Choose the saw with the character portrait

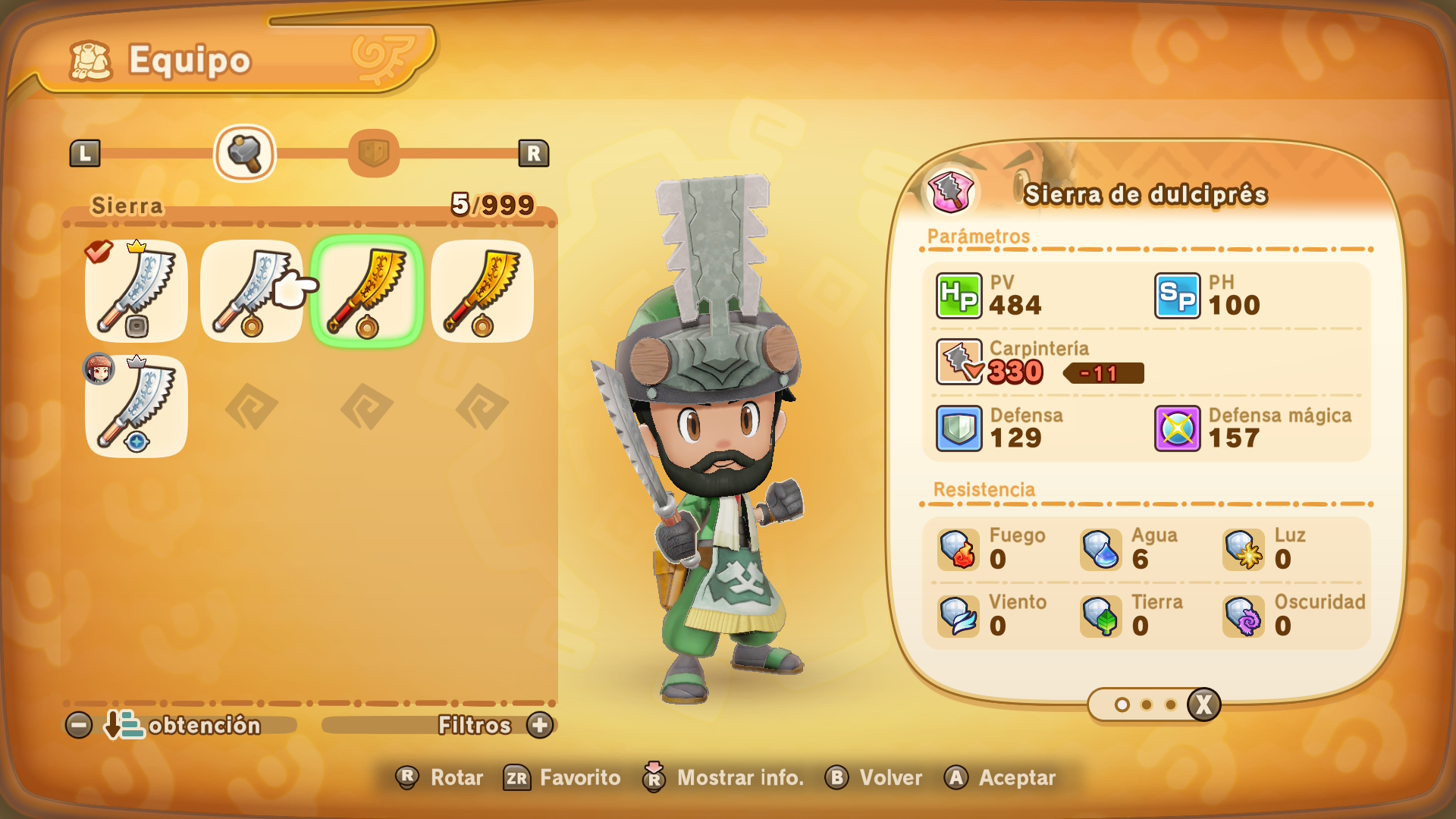pyautogui.click(x=136, y=406)
